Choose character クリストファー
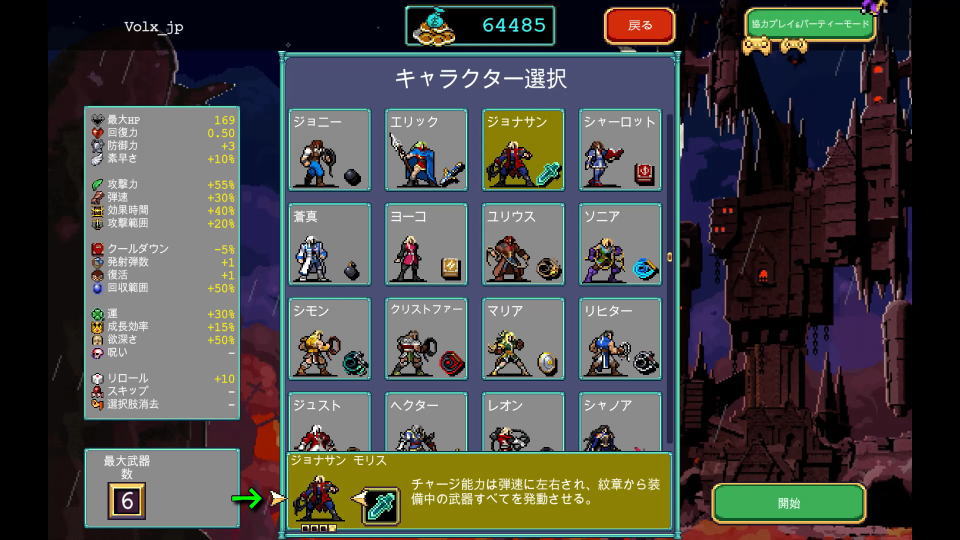This screenshot has width=960, height=540. point(427,339)
